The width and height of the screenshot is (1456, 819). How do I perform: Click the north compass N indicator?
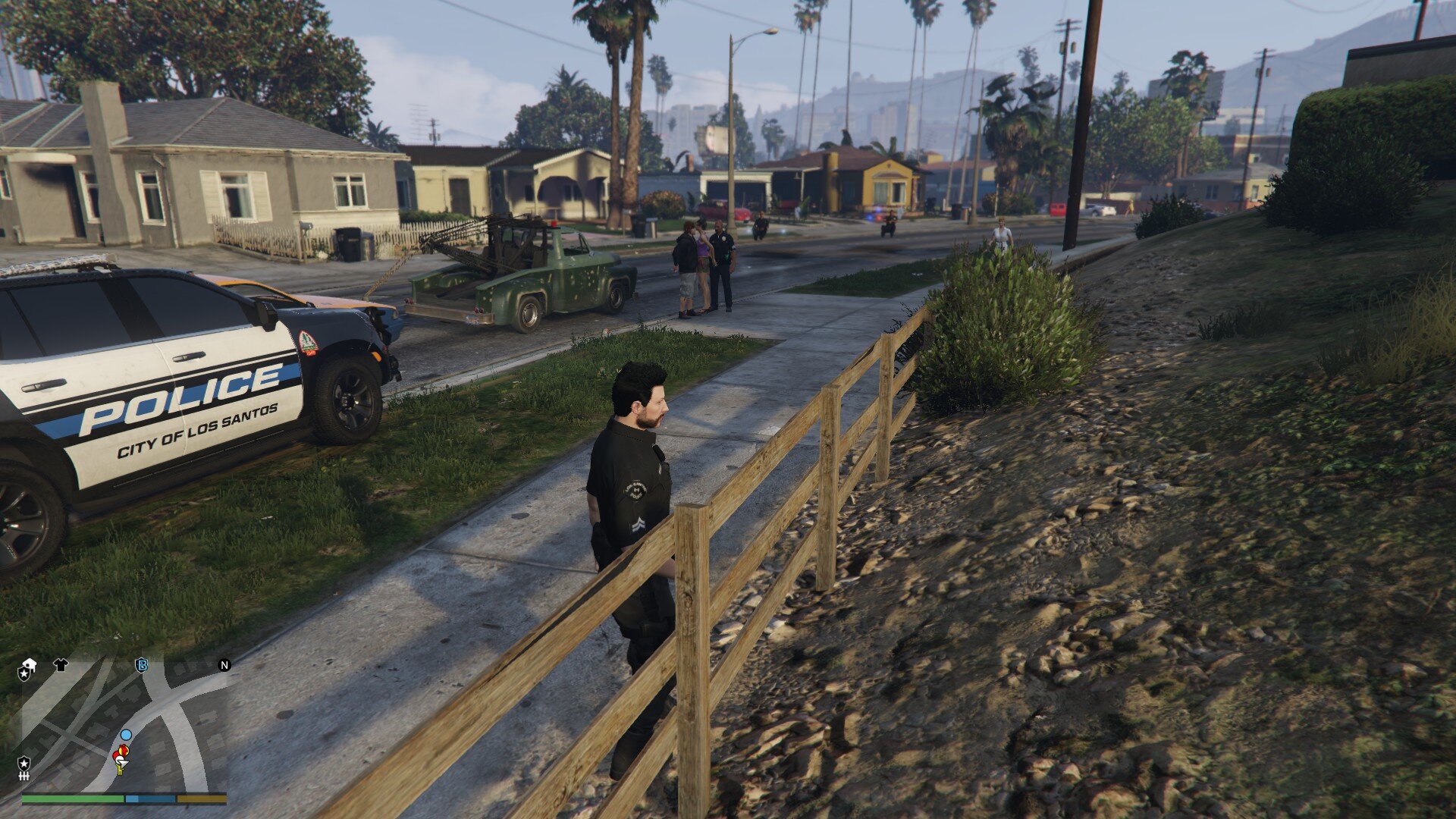(224, 665)
